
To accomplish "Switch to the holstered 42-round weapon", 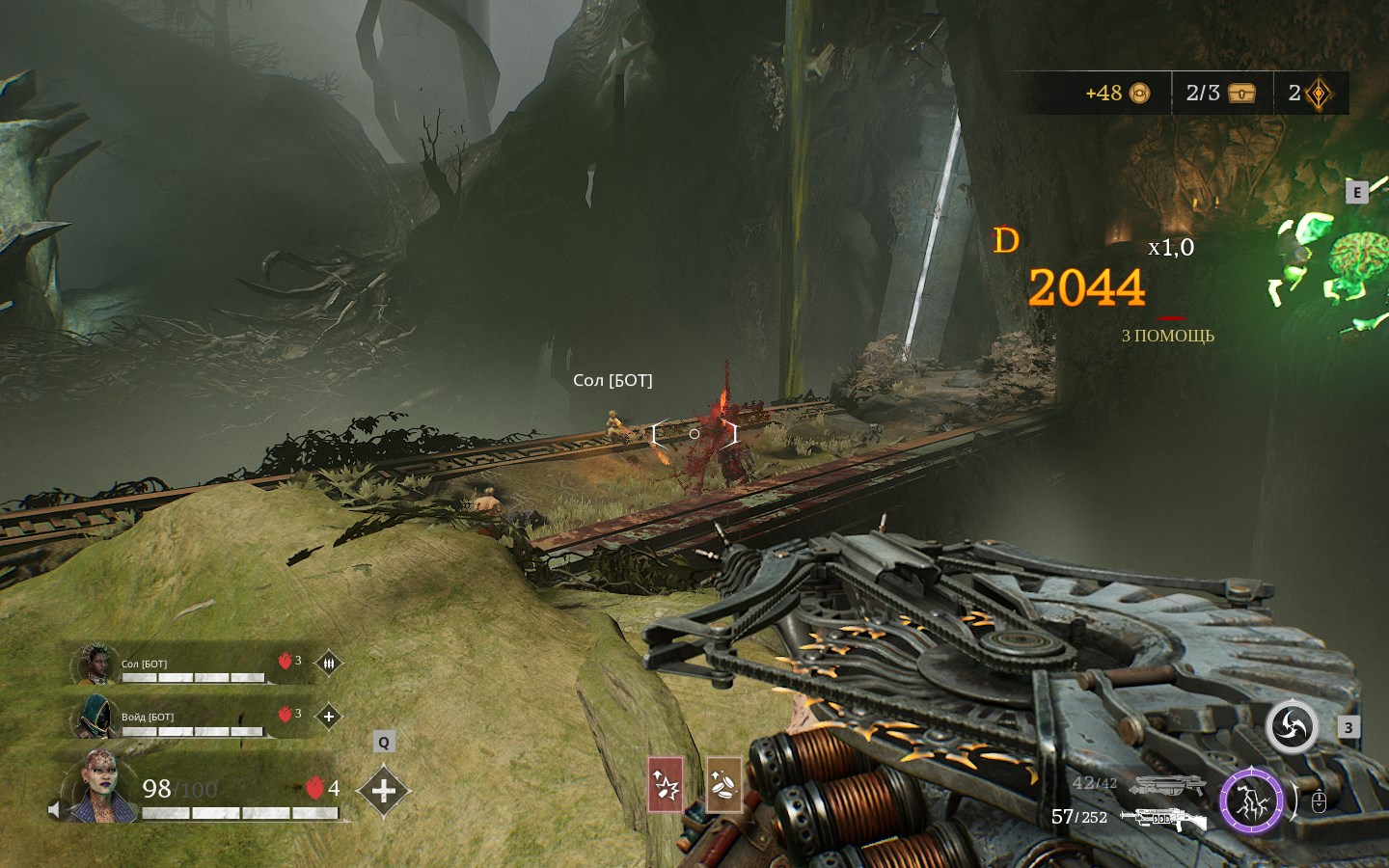I will pyautogui.click(x=1167, y=785).
